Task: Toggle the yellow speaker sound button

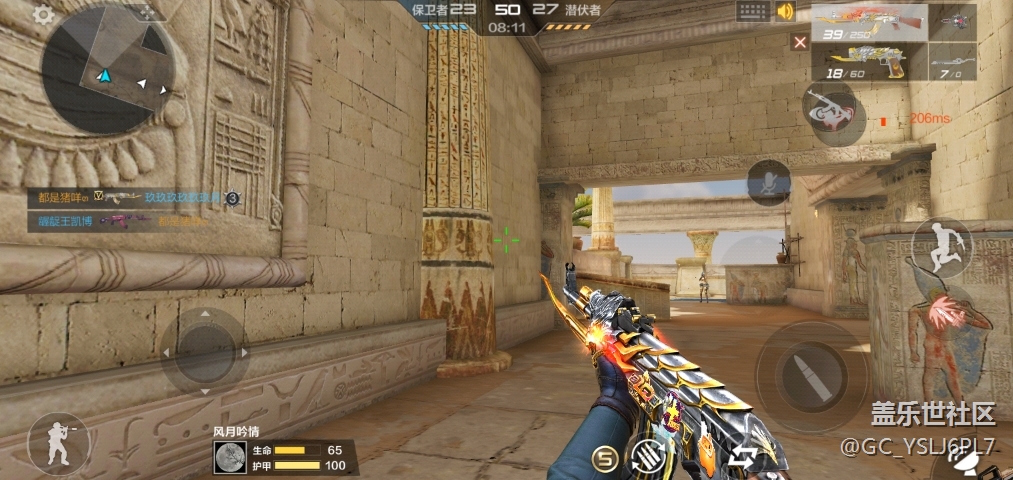Action: pyautogui.click(x=785, y=12)
